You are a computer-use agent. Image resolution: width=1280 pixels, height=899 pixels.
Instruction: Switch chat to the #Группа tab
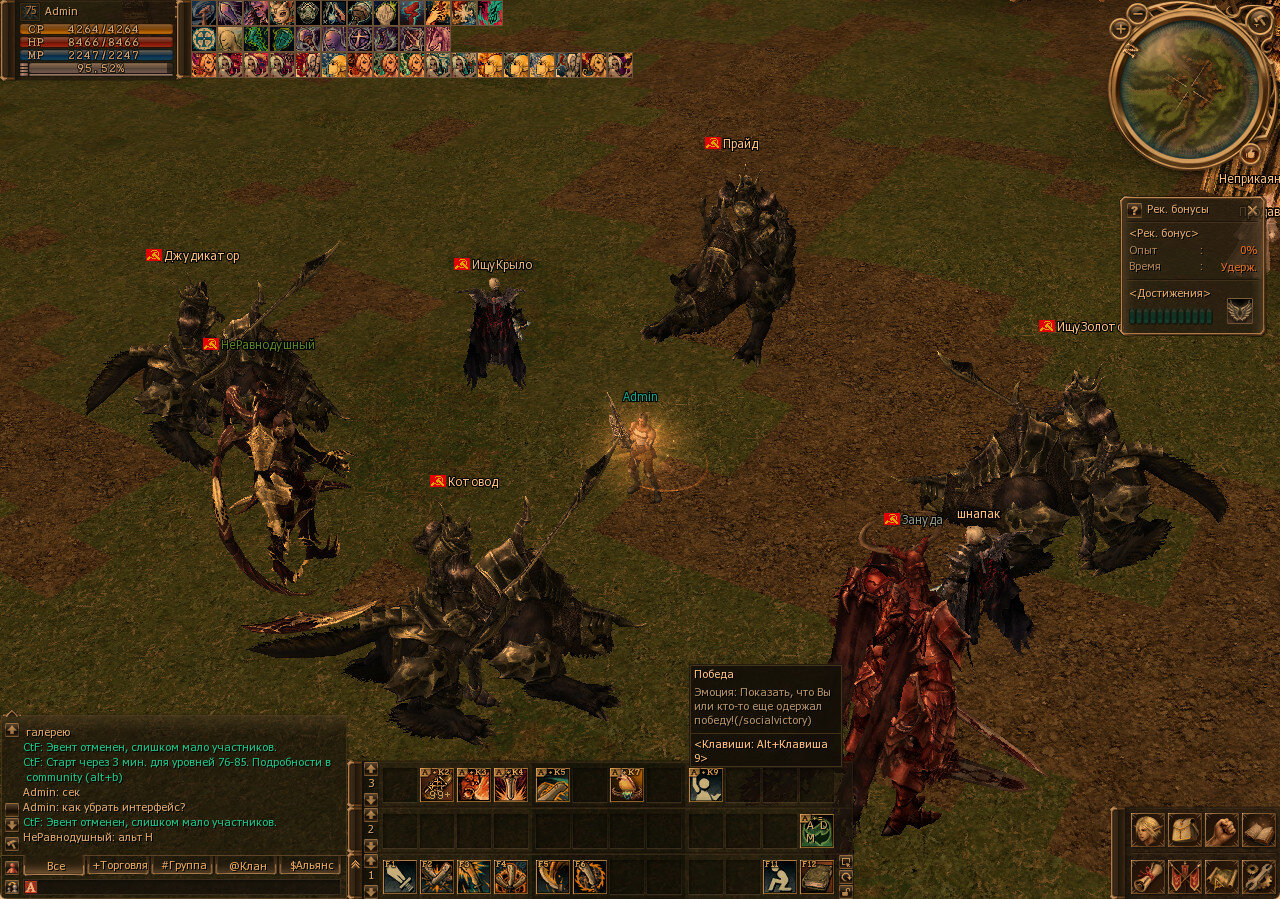[183, 866]
